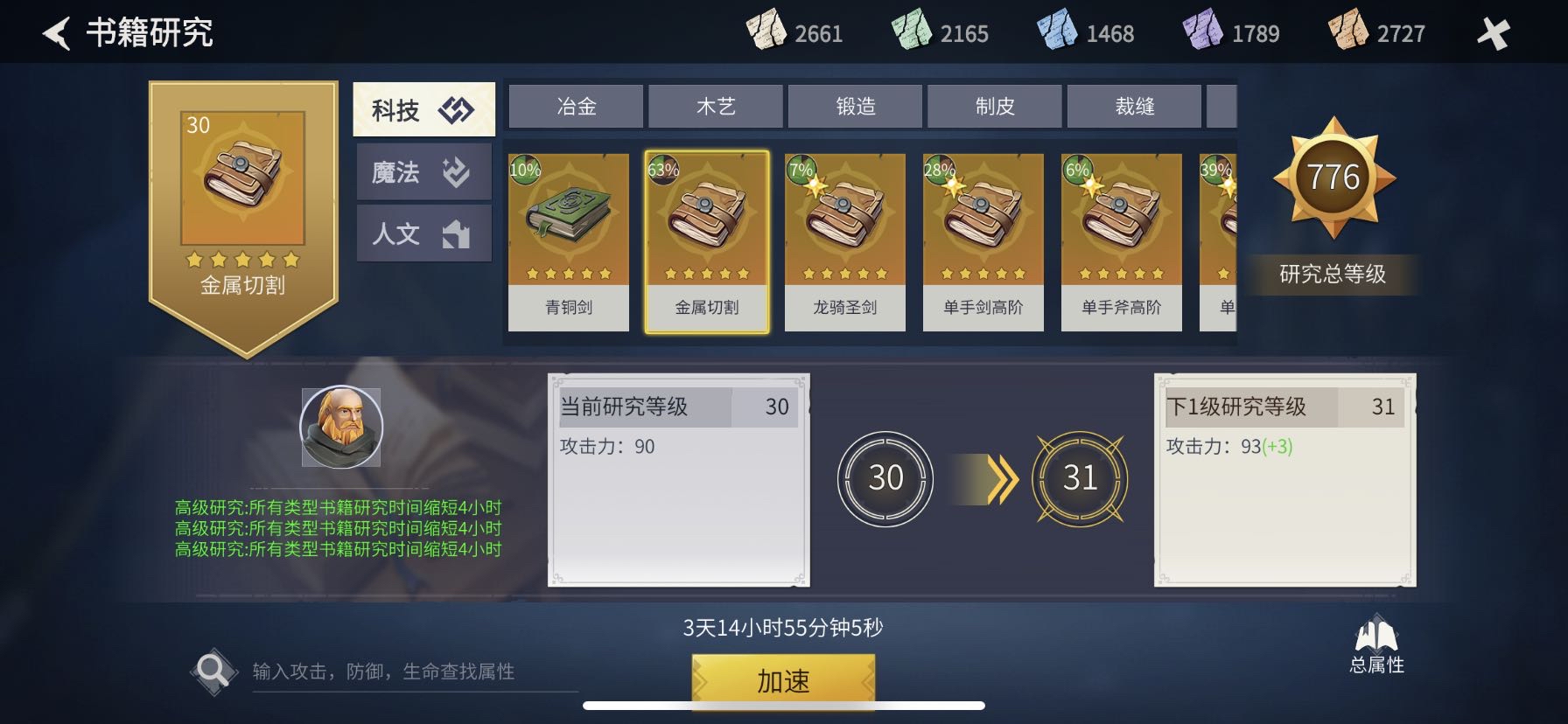Go back using the arrow beside 书籍研究

click(57, 34)
